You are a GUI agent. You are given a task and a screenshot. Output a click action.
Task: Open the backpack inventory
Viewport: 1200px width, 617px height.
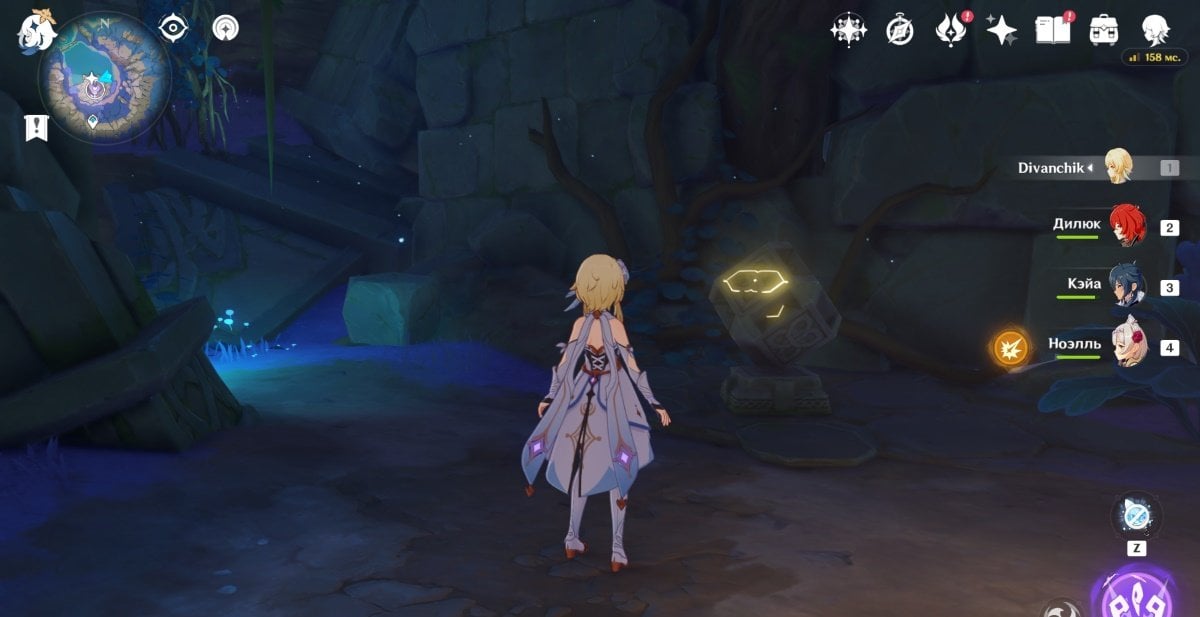(1104, 29)
